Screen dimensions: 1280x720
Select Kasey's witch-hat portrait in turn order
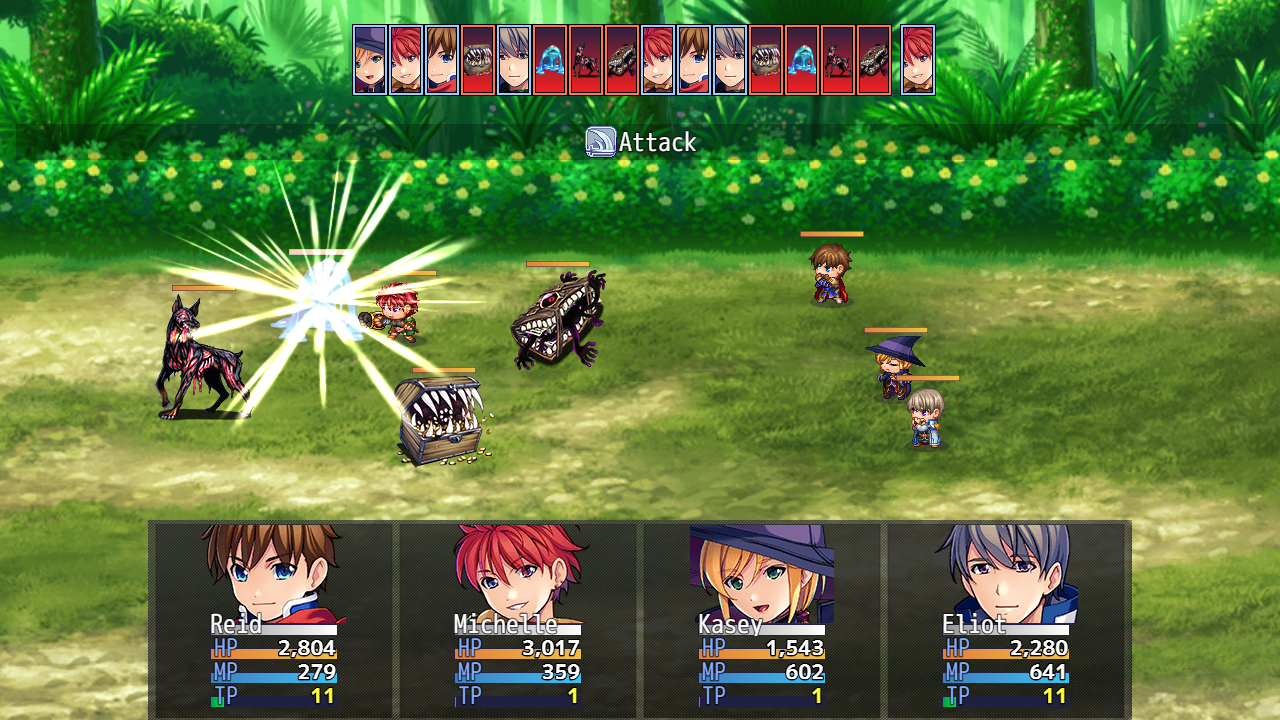pos(370,60)
